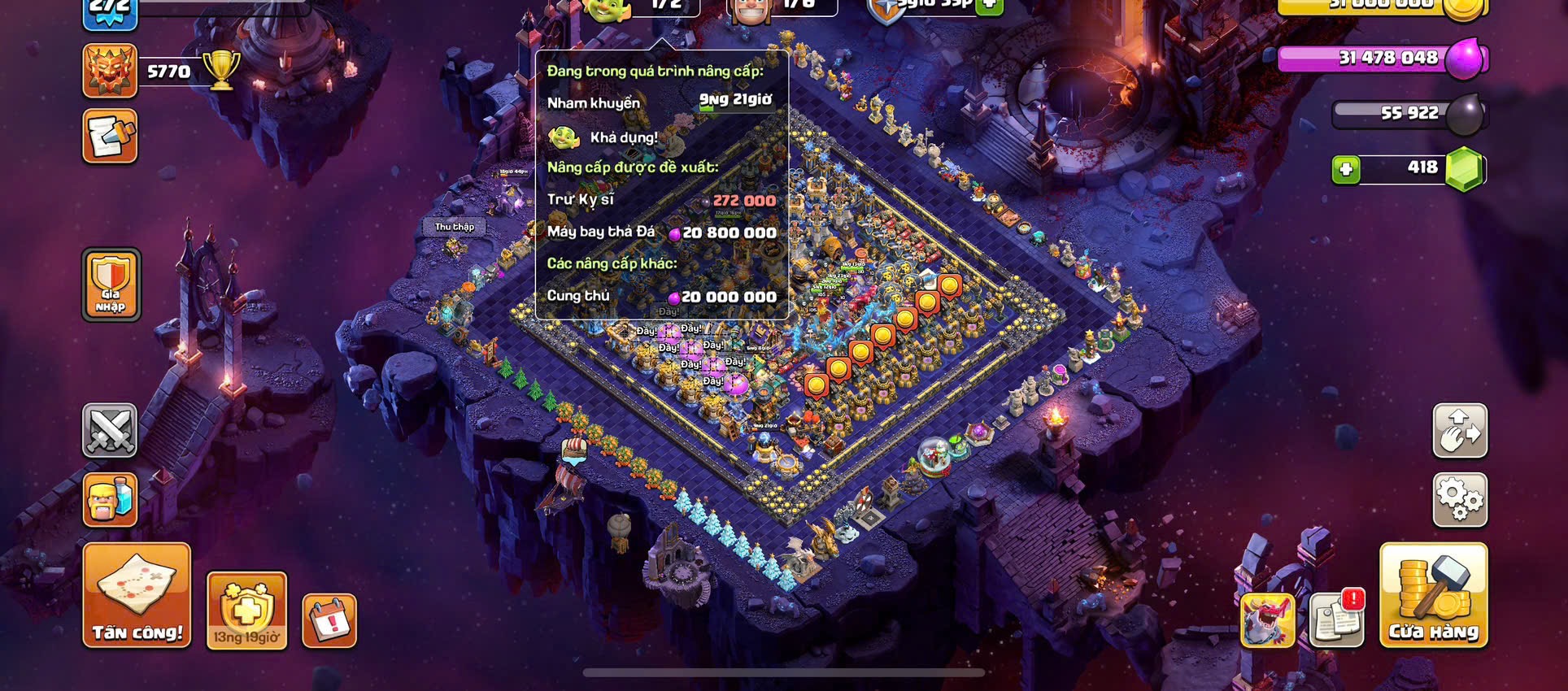Open the events calendar icon
Viewport: 1568px width, 691px height.
329,621
